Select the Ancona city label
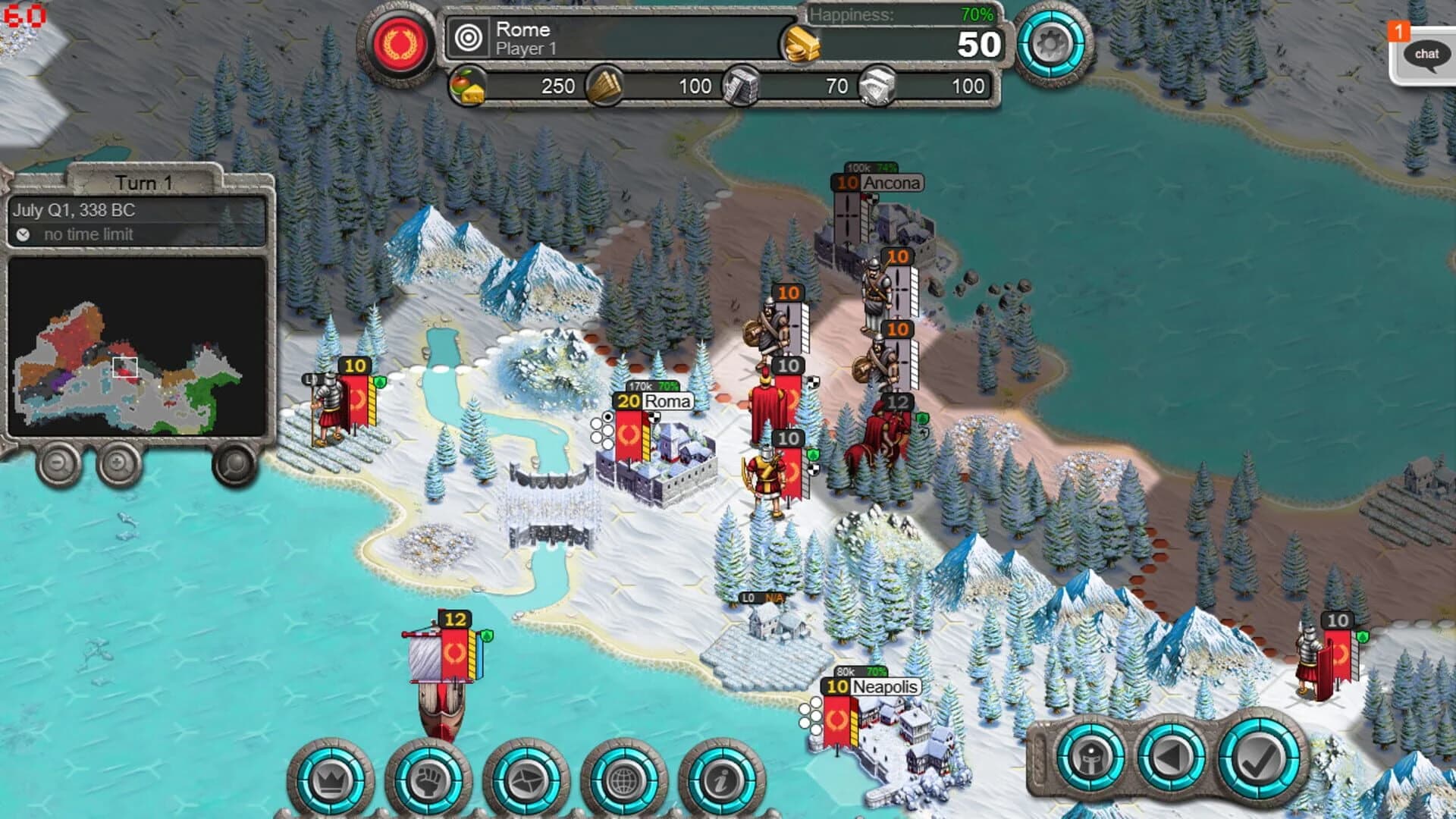This screenshot has height=819, width=1456. click(x=893, y=182)
